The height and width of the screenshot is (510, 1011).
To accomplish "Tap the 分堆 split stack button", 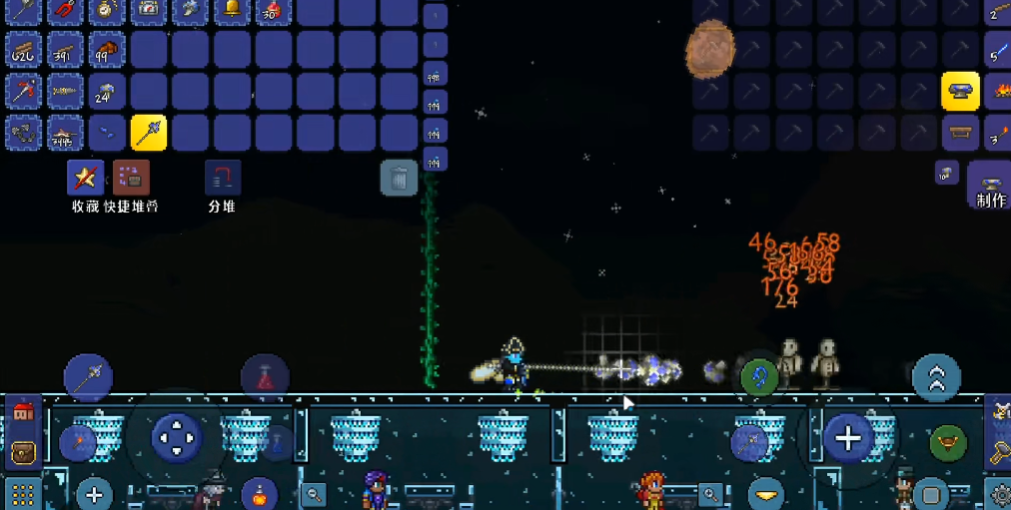I will 222,178.
